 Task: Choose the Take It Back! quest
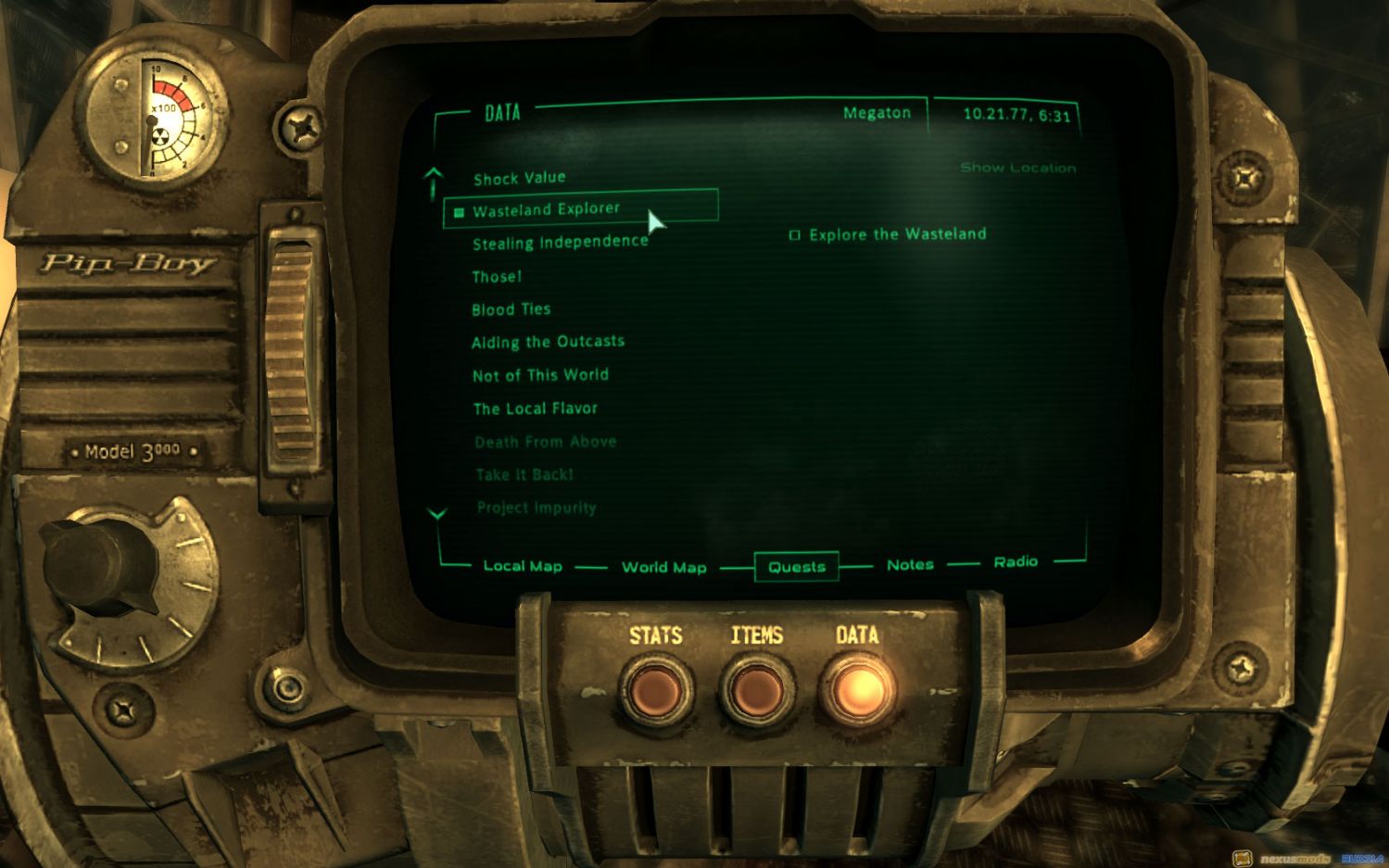(524, 474)
